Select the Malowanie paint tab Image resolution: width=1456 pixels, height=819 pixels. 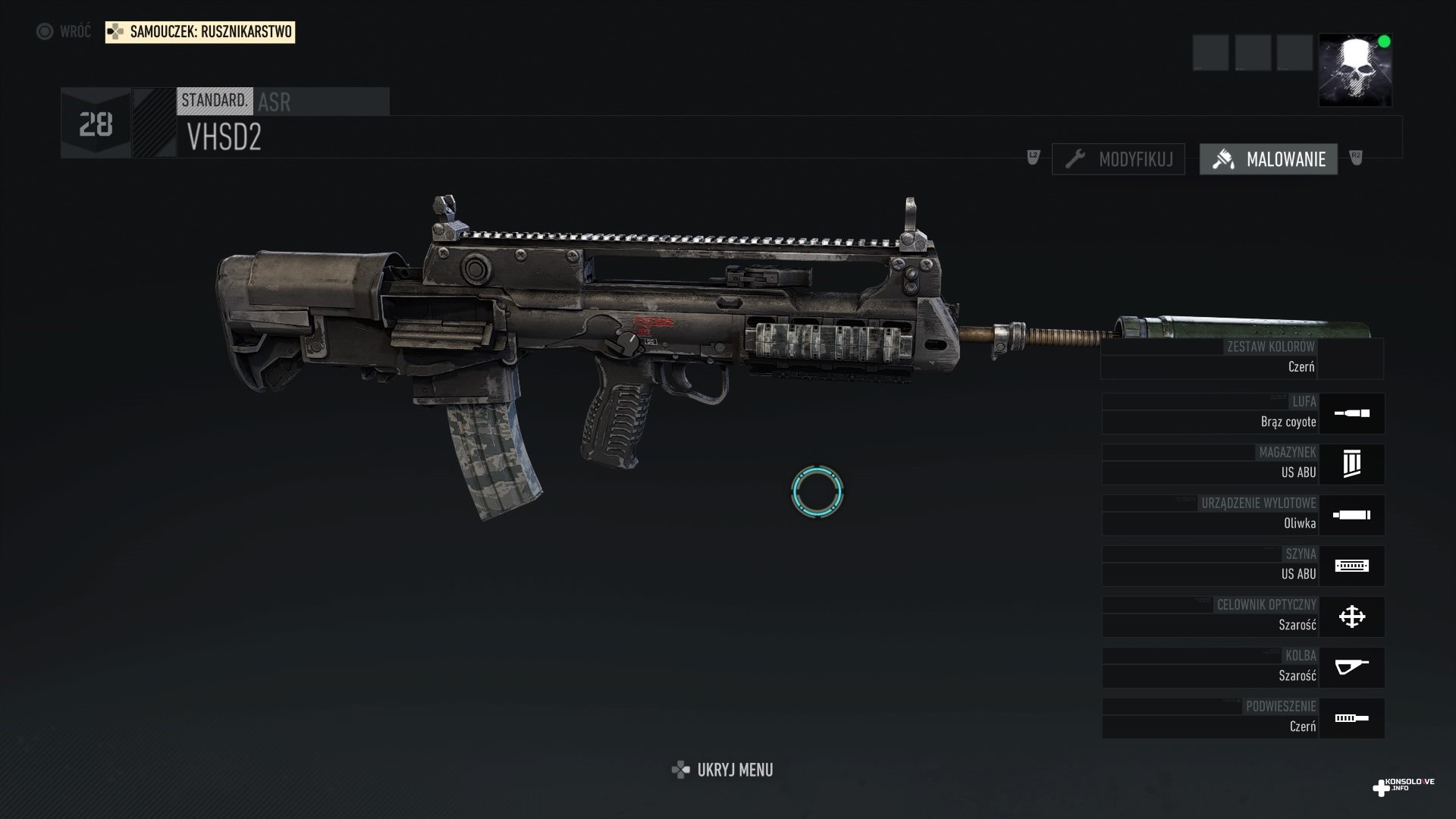click(x=1268, y=159)
